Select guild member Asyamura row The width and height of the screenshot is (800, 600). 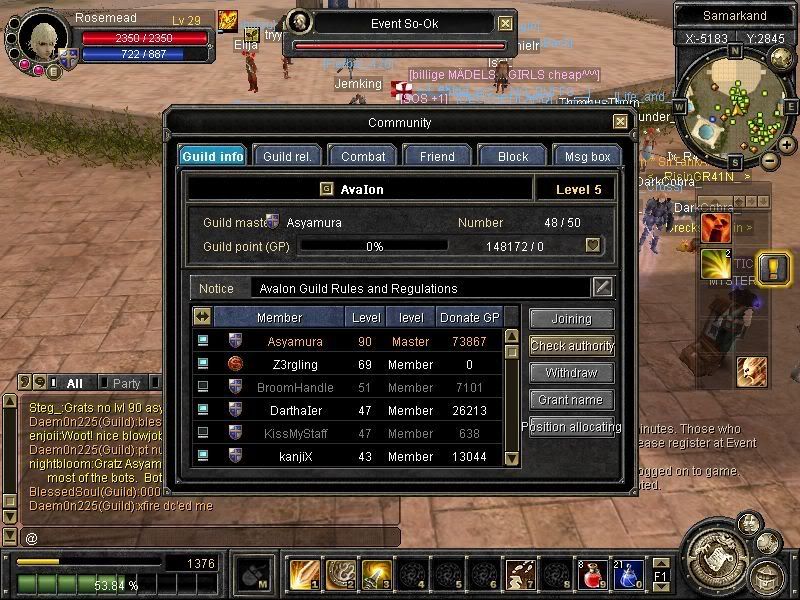(350, 341)
